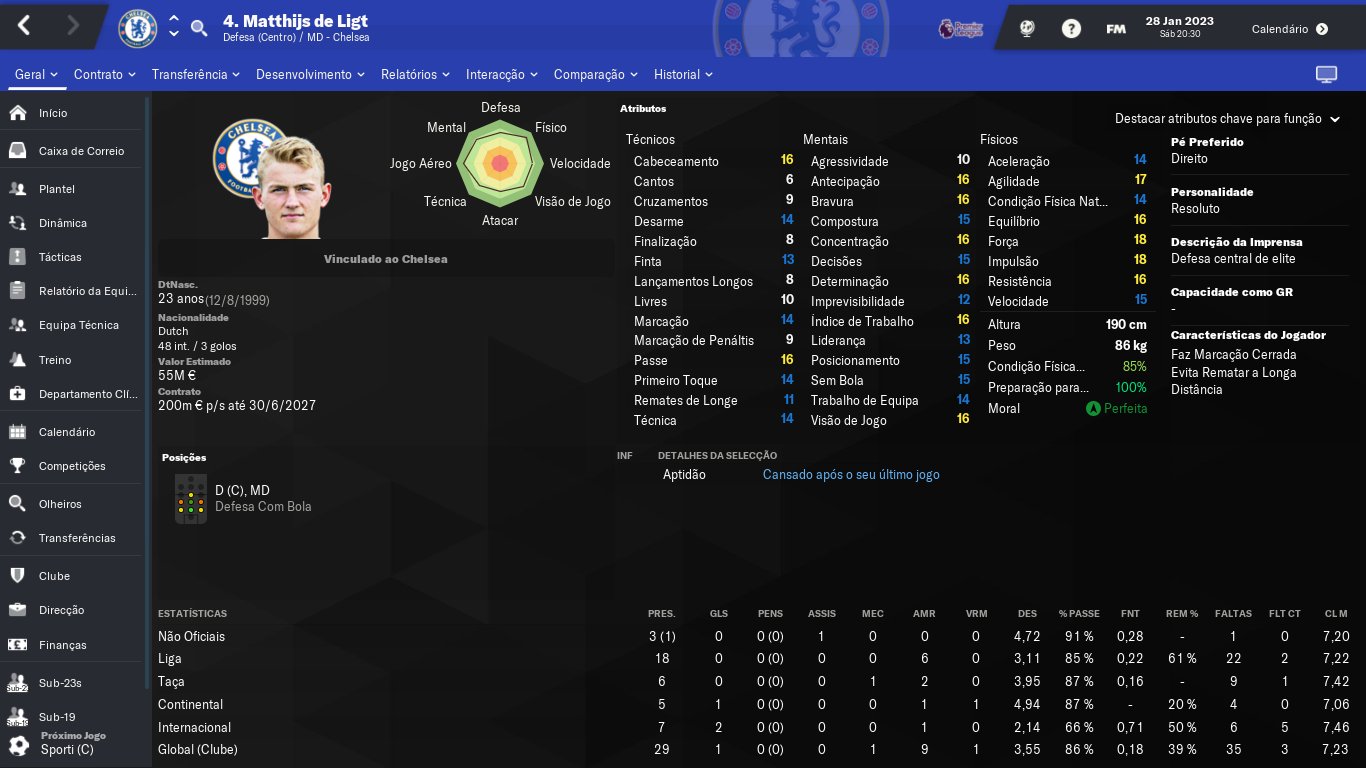Open the FM menu button
The height and width of the screenshot is (768, 1366).
point(1116,29)
